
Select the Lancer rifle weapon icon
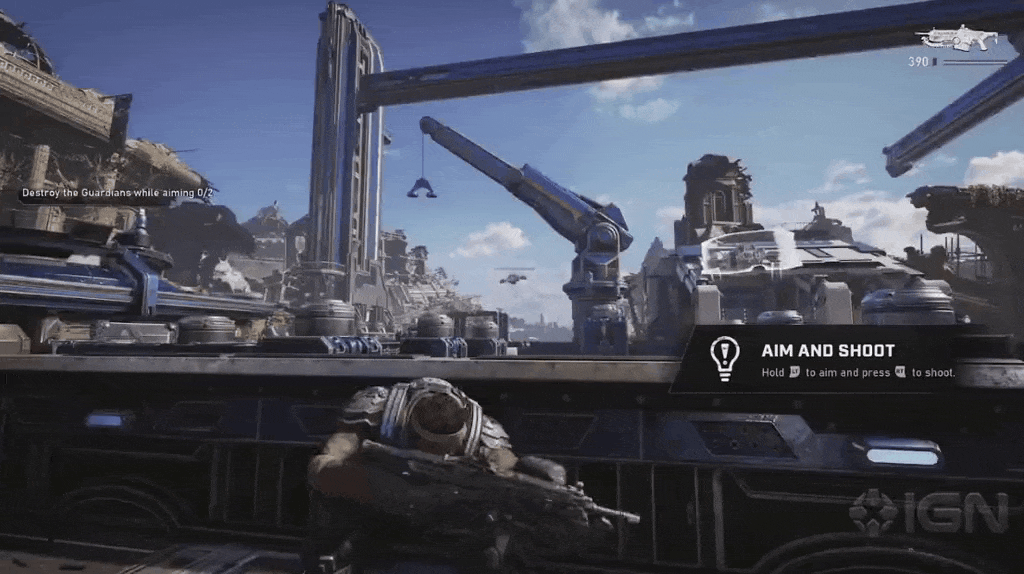point(957,38)
